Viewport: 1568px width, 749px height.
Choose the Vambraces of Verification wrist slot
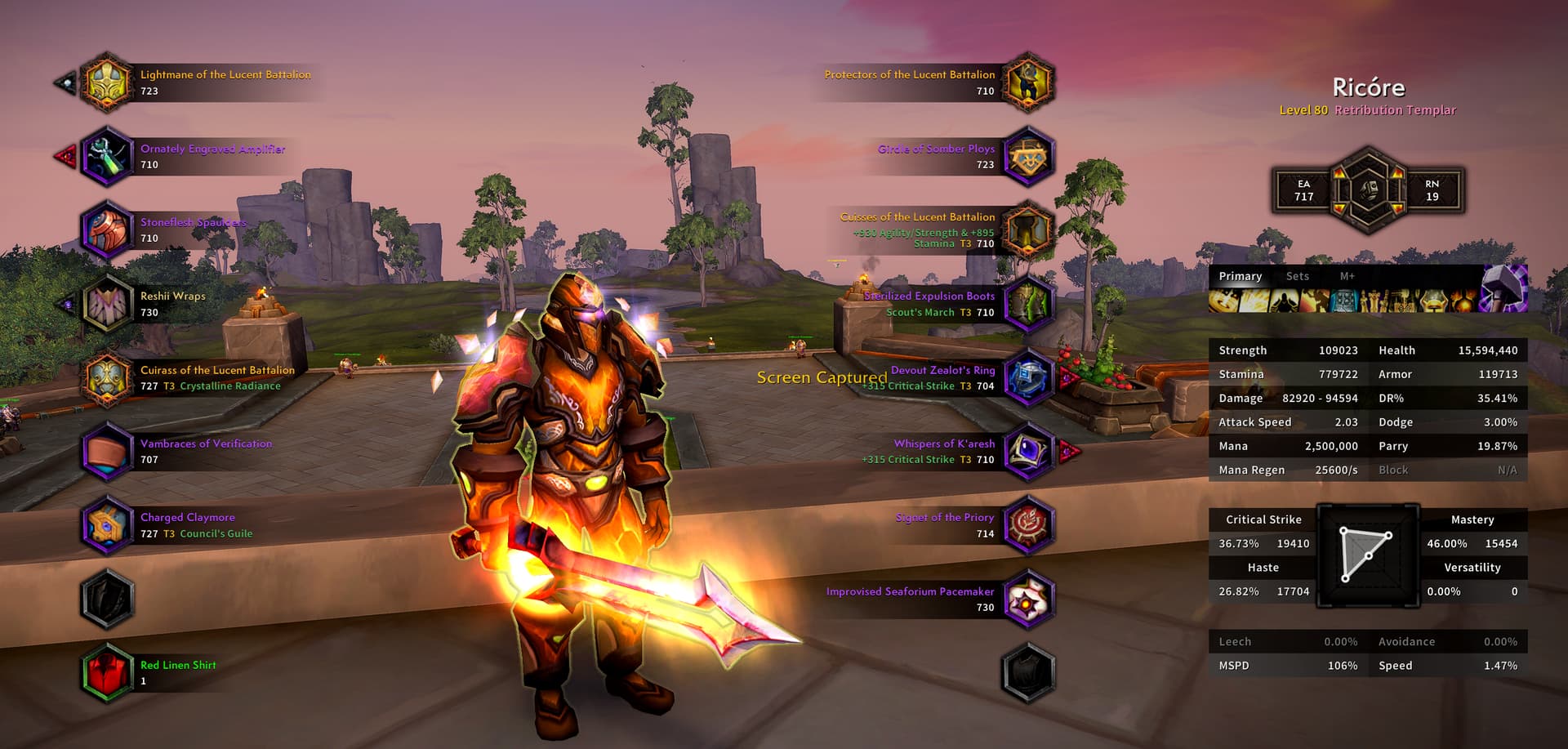coord(106,452)
